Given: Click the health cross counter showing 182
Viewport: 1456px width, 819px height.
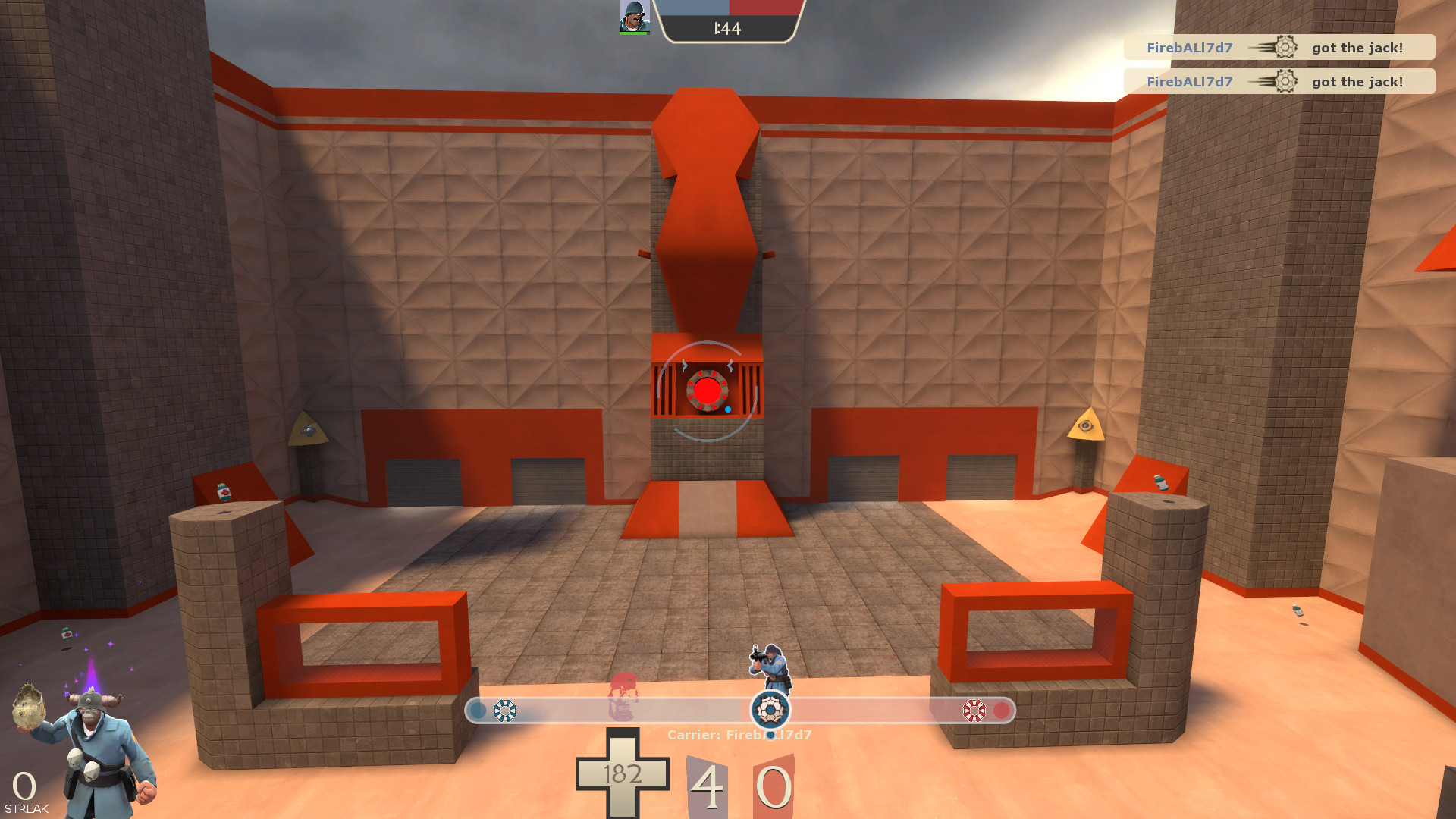Looking at the screenshot, I should [x=622, y=774].
